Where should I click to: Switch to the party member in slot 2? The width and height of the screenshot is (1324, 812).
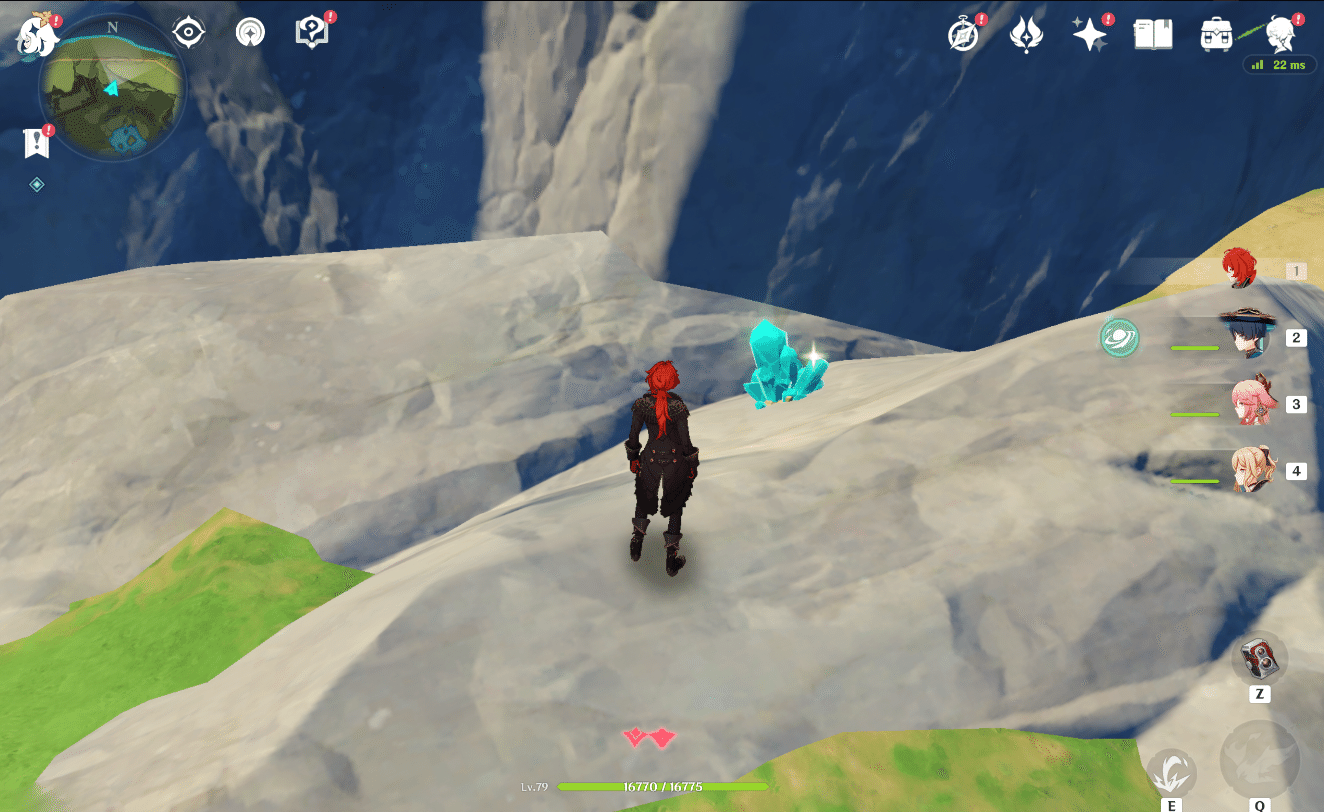[x=1240, y=337]
